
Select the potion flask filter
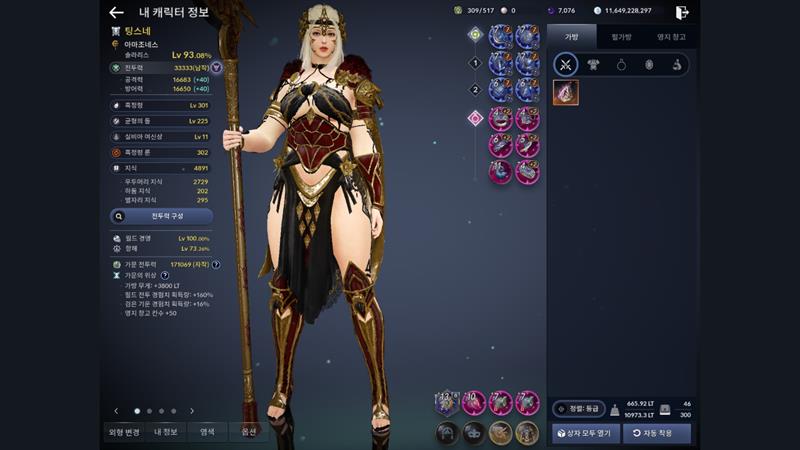(x=676, y=65)
